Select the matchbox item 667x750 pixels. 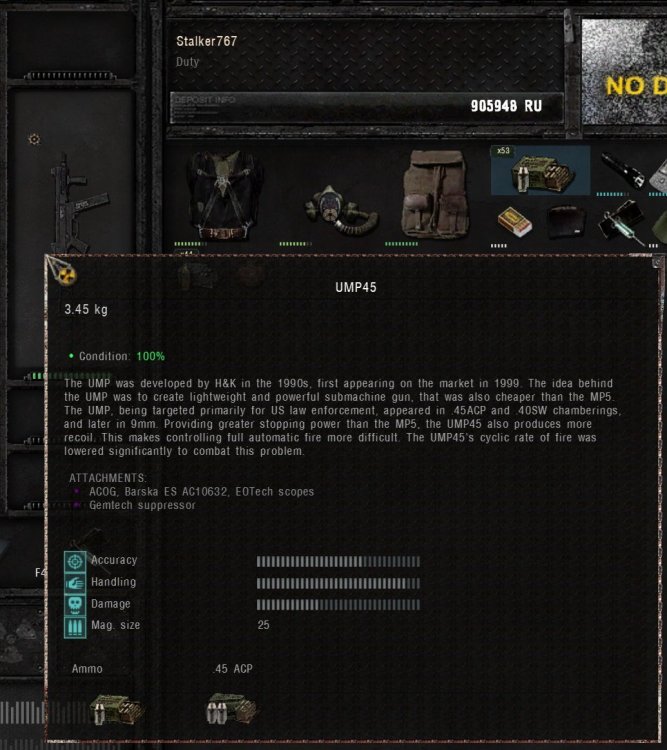coord(516,221)
